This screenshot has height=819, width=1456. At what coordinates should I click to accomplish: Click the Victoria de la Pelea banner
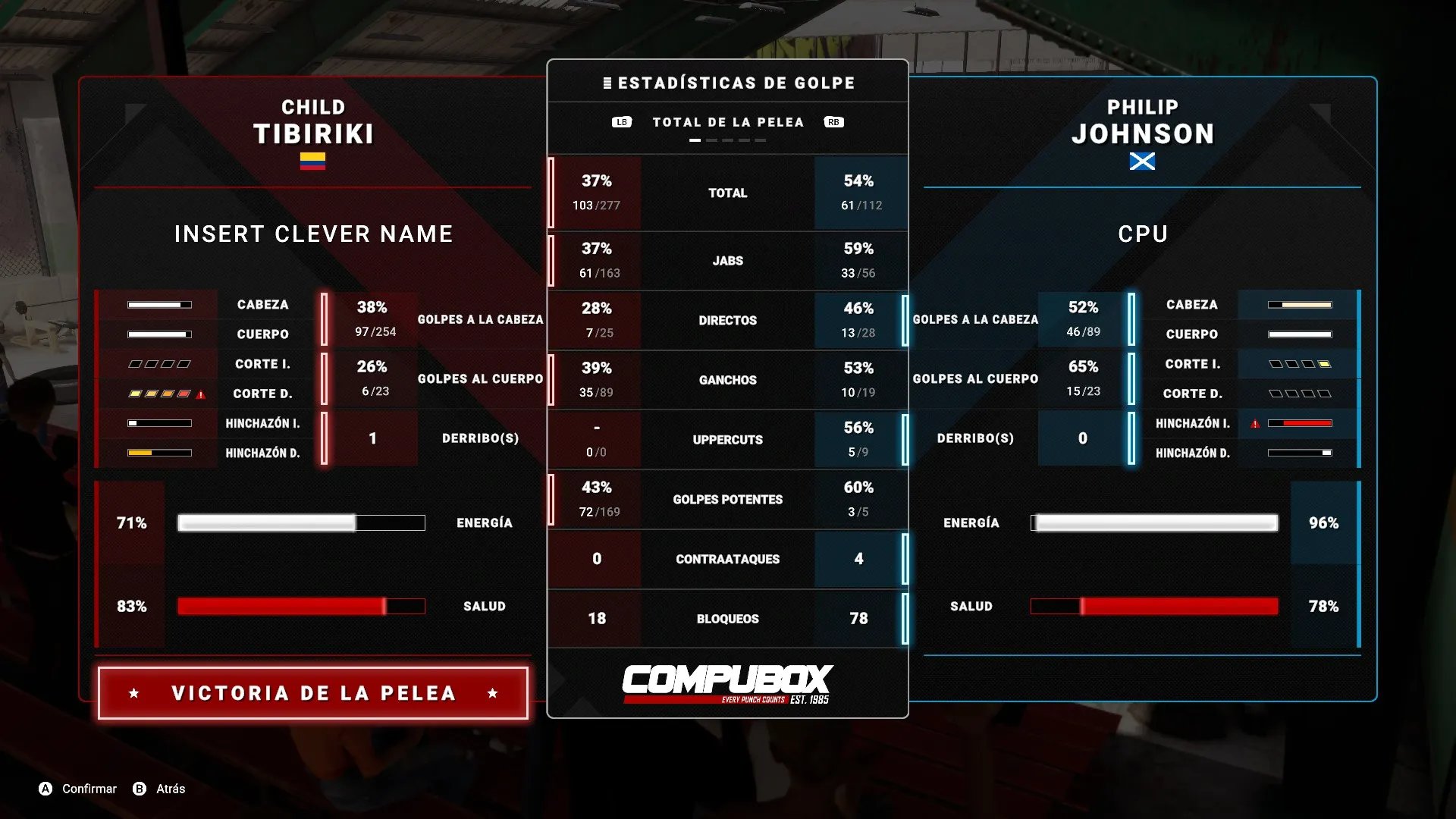pos(313,693)
